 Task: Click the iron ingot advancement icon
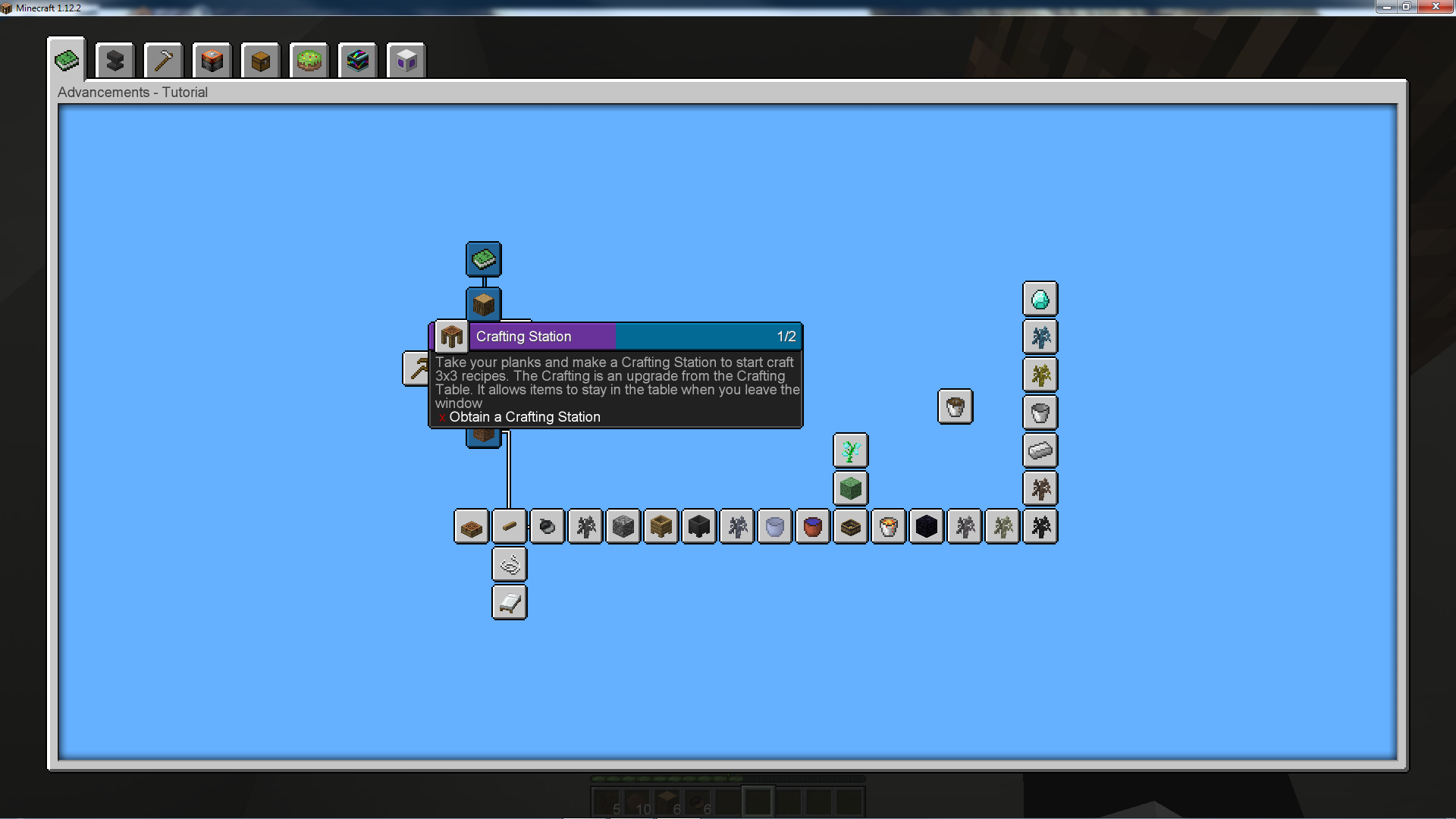click(1040, 450)
